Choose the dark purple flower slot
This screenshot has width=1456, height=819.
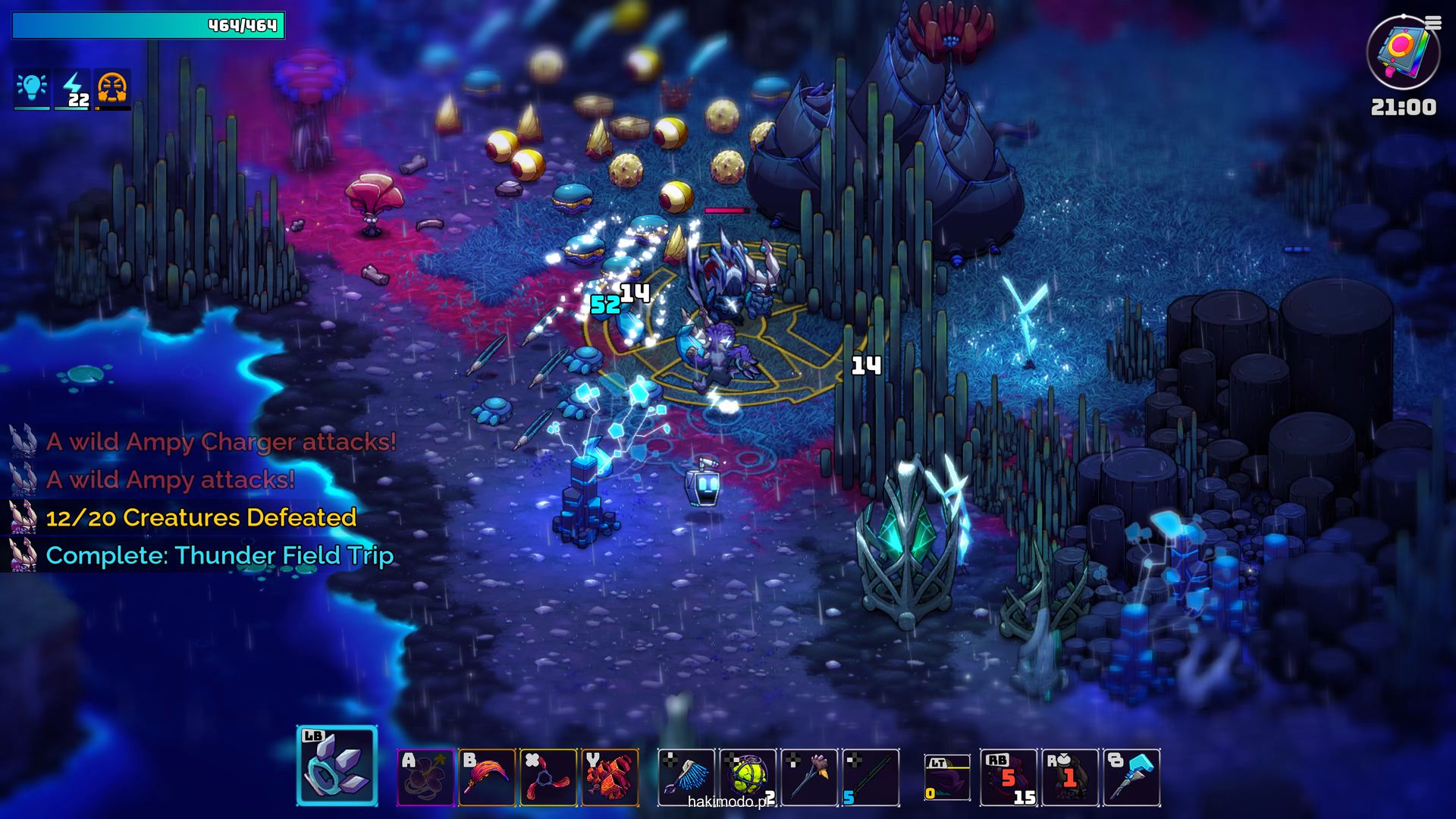425,777
